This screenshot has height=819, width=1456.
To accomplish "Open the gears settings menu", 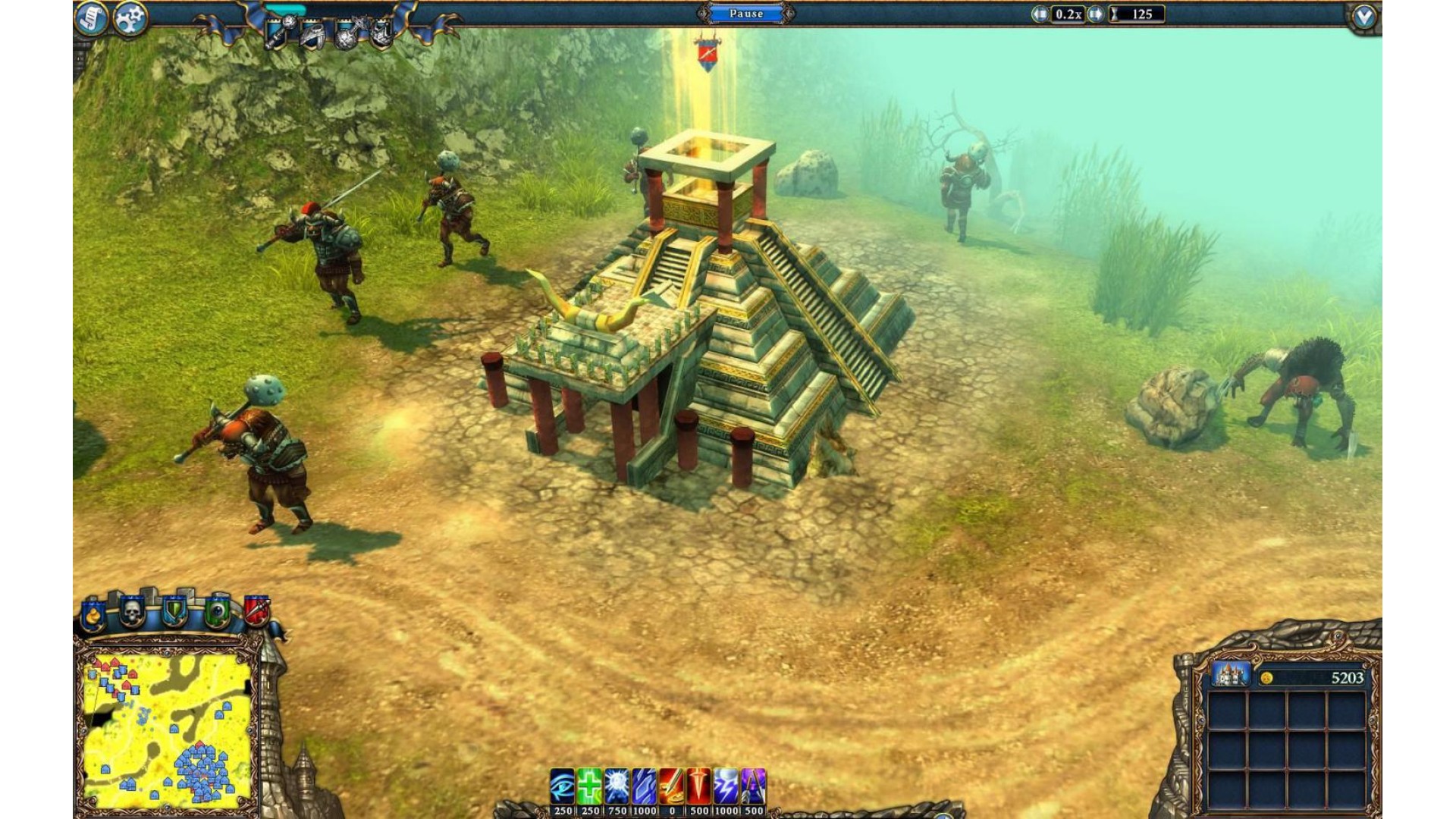I will pos(130,18).
